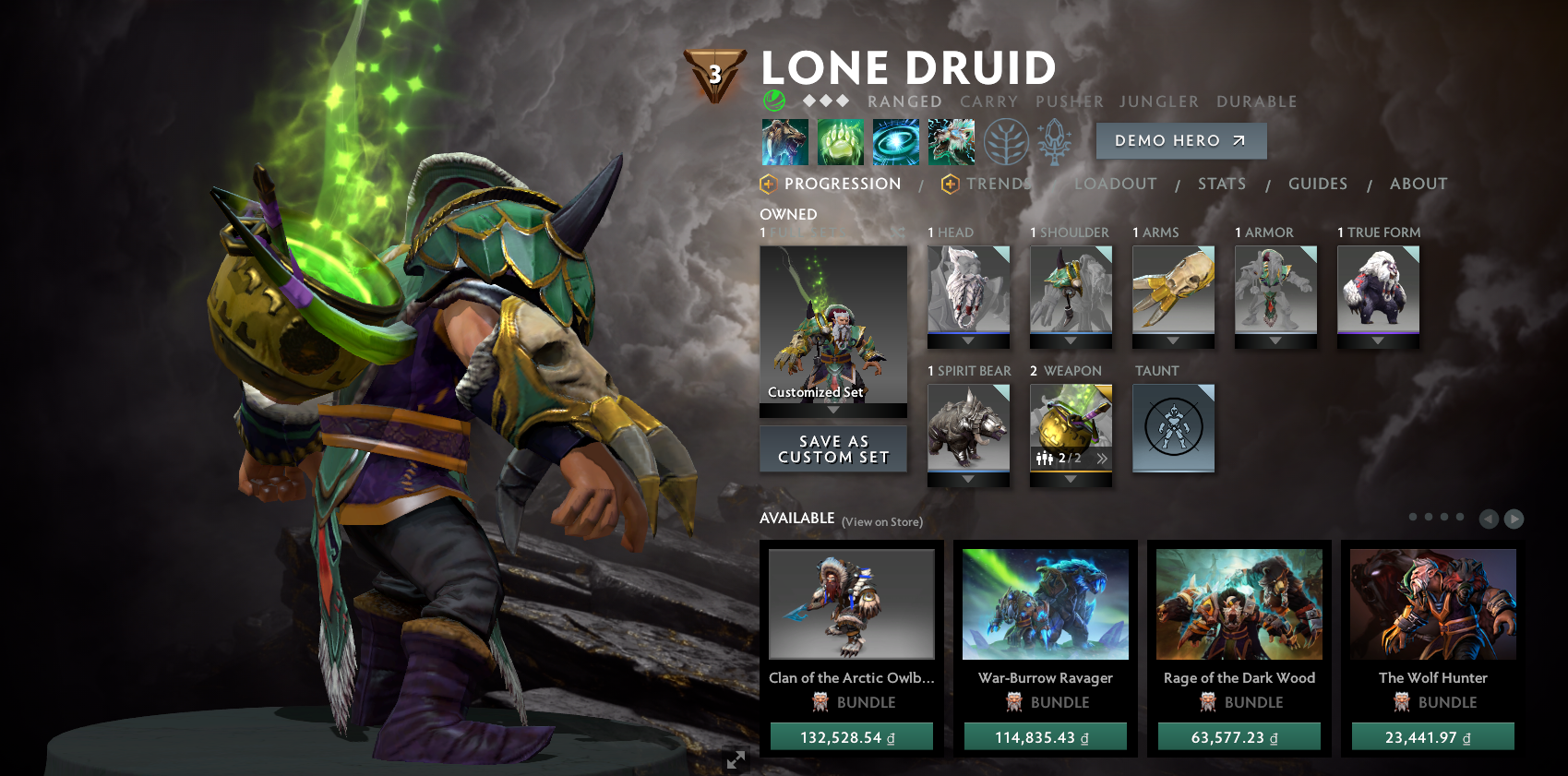Select the War-Burrow Ravager bundle thumbnail
Screen dimensions: 1568x776
pos(1045,604)
